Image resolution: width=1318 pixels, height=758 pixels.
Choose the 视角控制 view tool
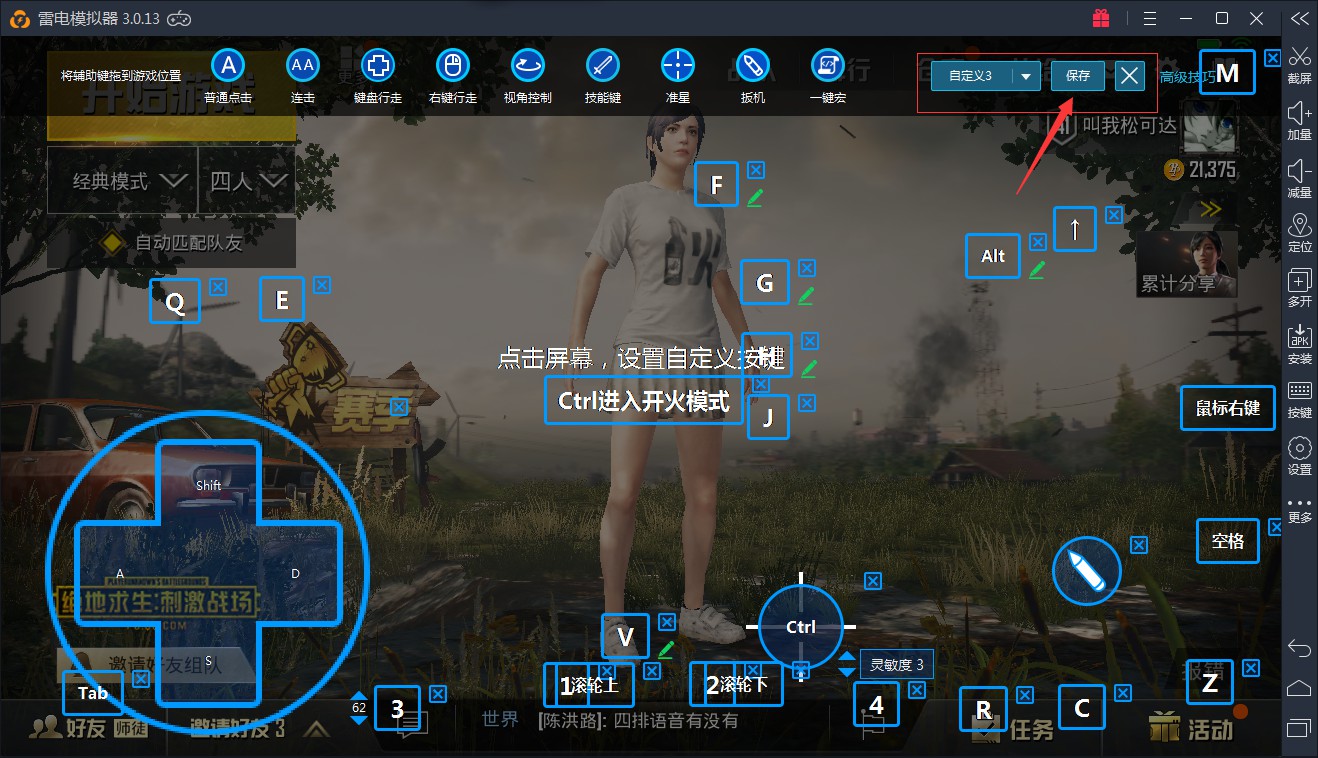[x=527, y=76]
